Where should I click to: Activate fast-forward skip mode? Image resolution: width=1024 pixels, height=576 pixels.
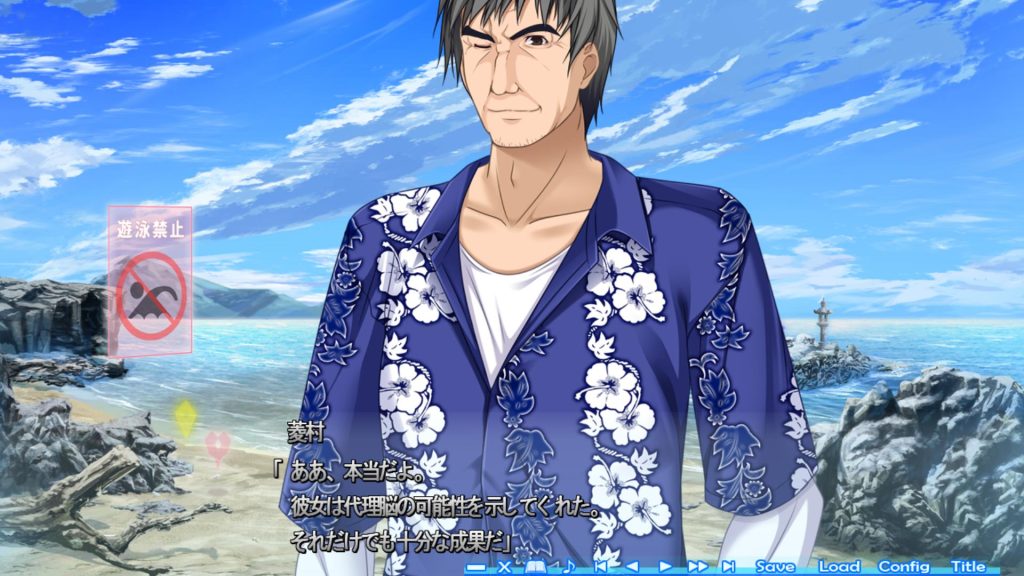697,567
